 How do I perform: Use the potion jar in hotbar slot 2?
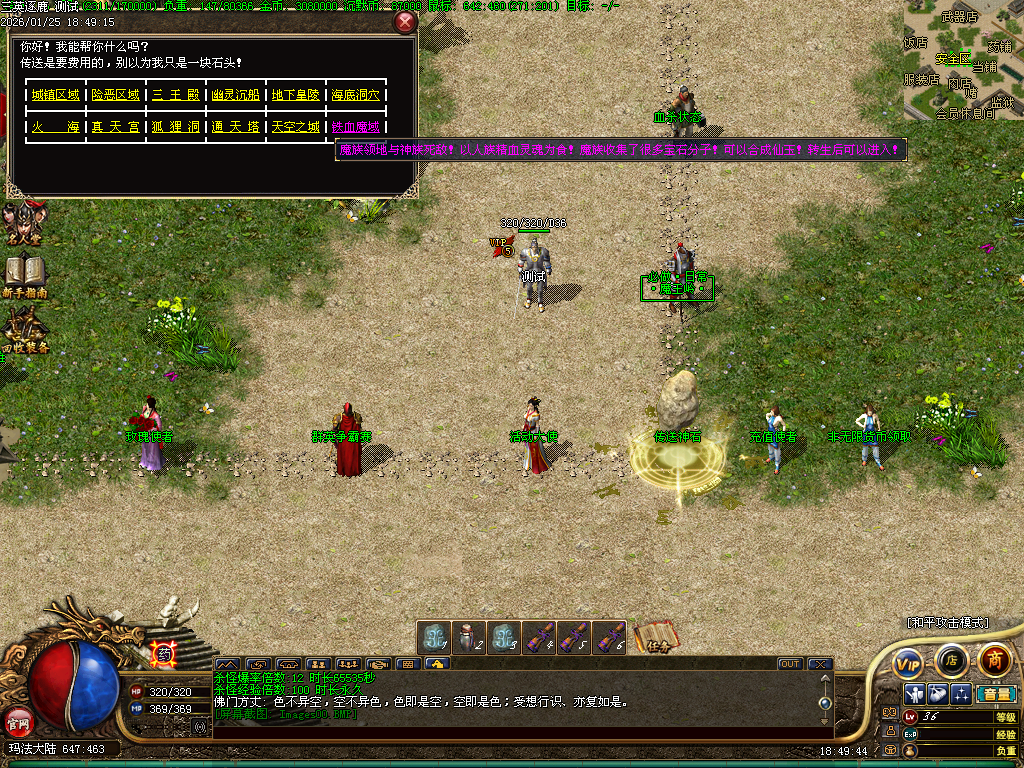tap(469, 637)
